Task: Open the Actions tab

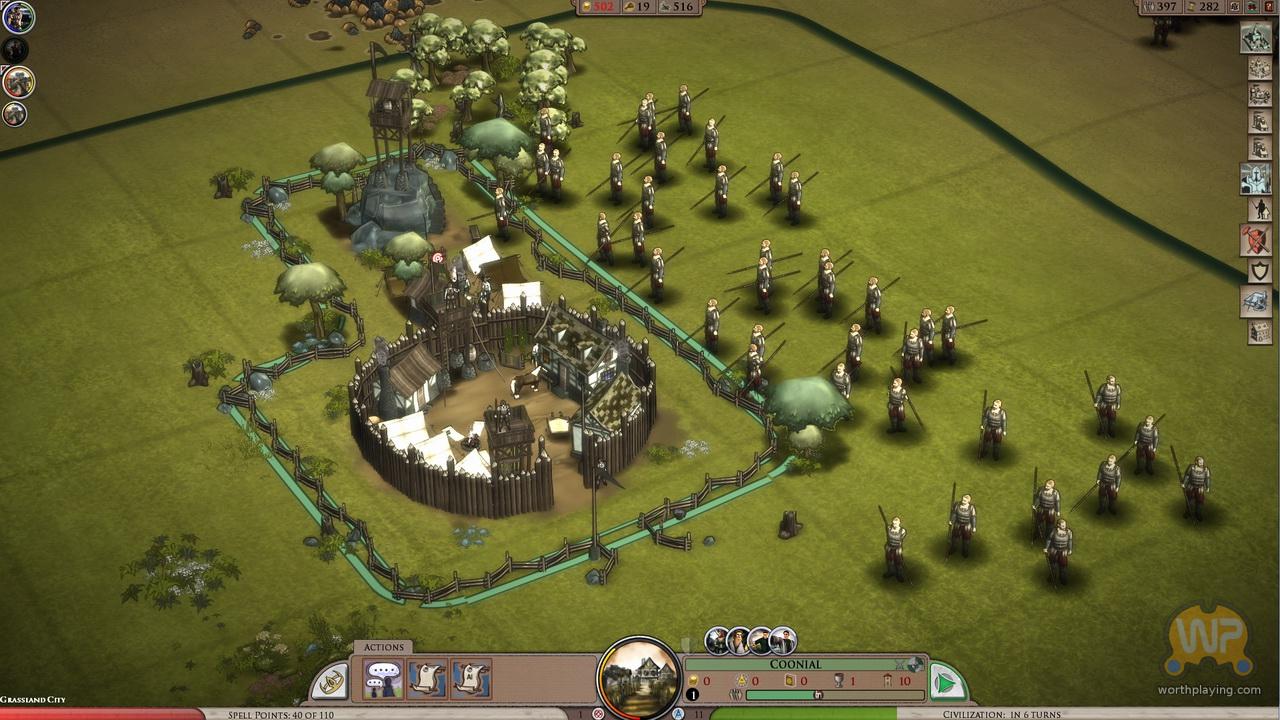Action: [x=384, y=647]
